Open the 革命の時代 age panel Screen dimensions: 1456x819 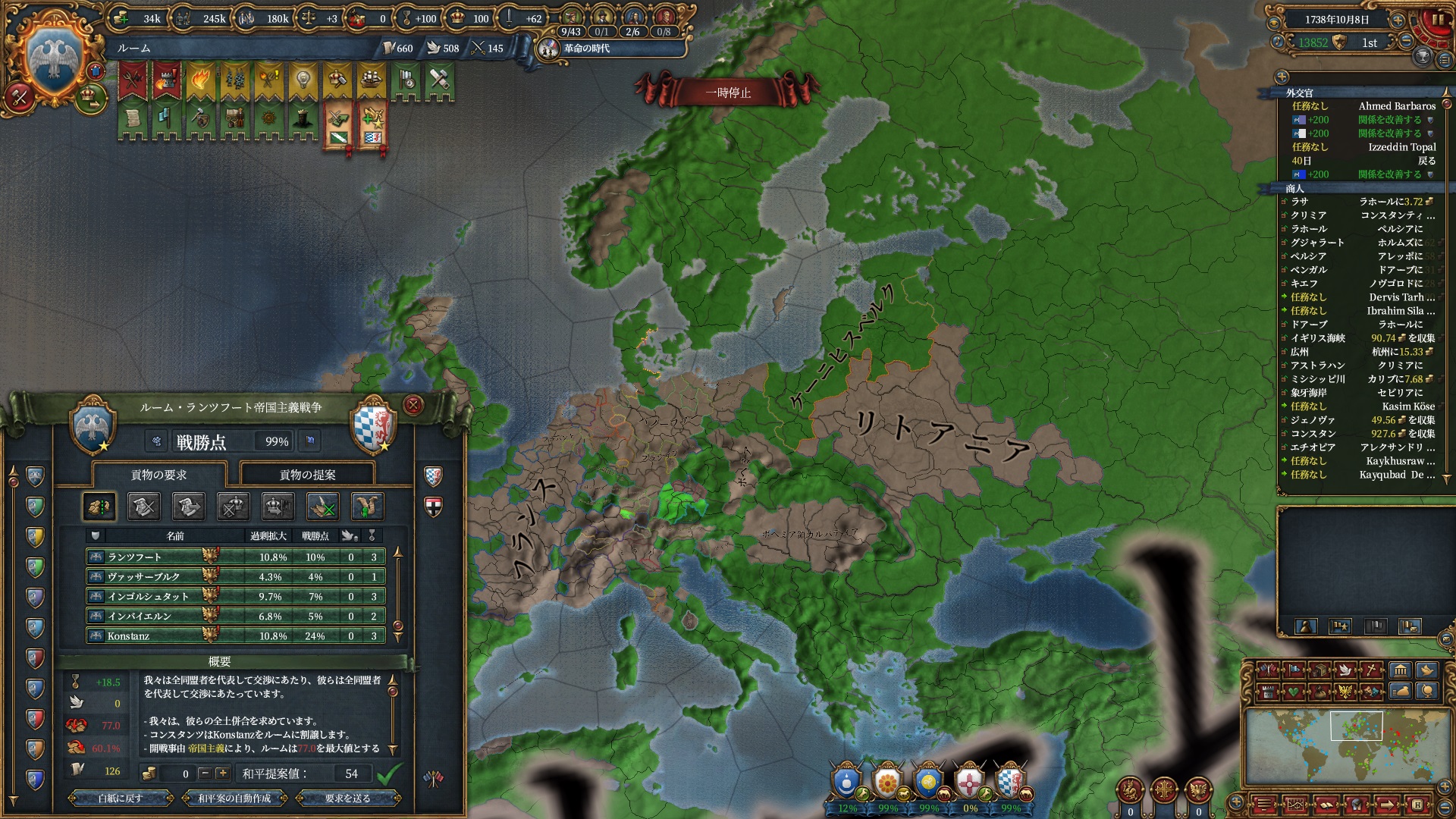click(586, 49)
